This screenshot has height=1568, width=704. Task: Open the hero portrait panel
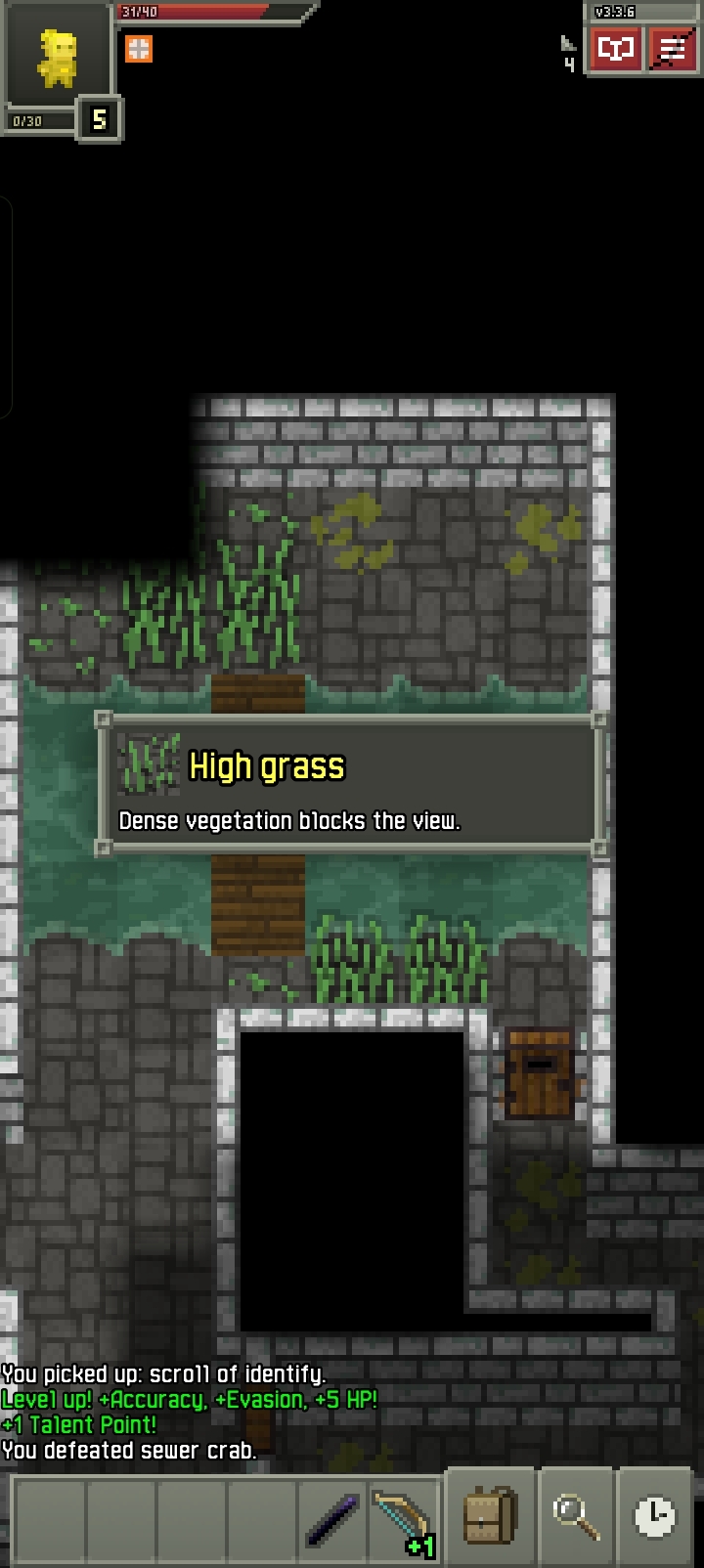56,59
